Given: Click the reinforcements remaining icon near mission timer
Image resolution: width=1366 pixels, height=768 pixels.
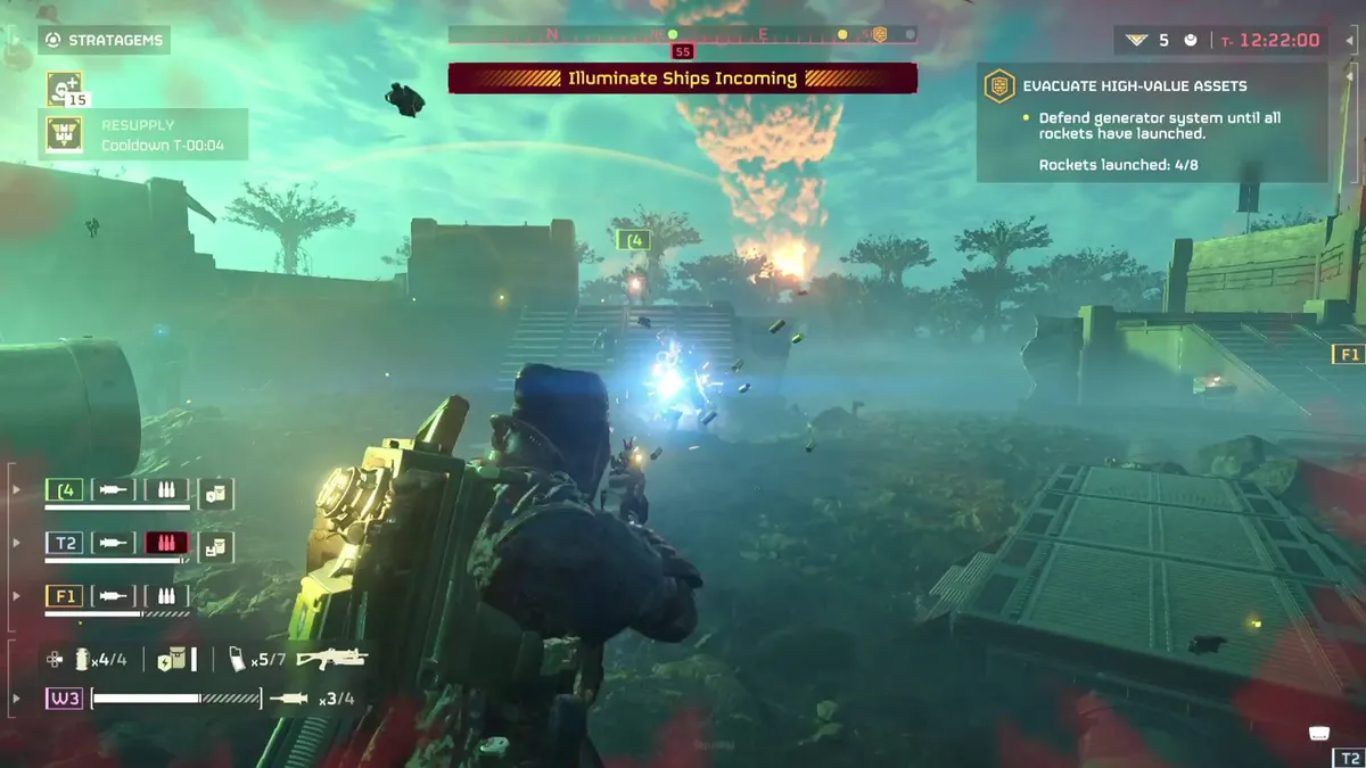Looking at the screenshot, I should 1136,40.
